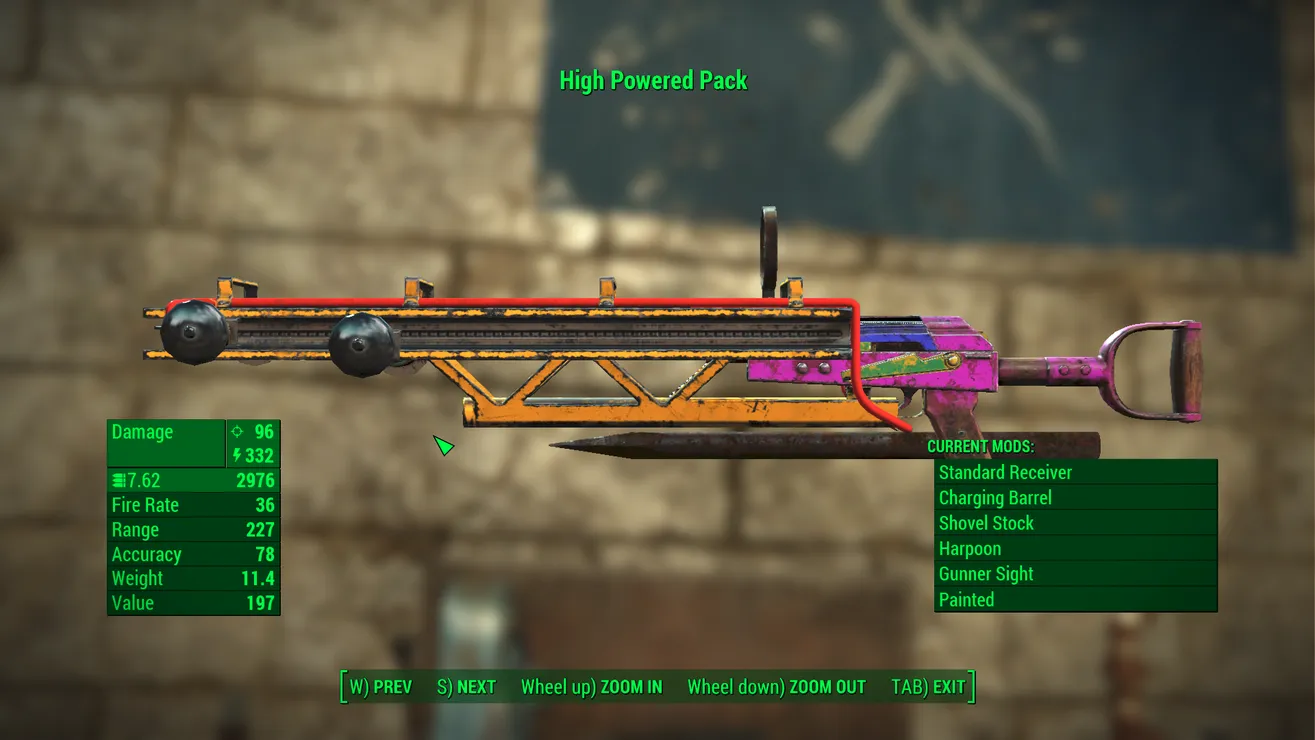Show the next item with NEXT
This screenshot has height=740, width=1315.
coord(467,687)
